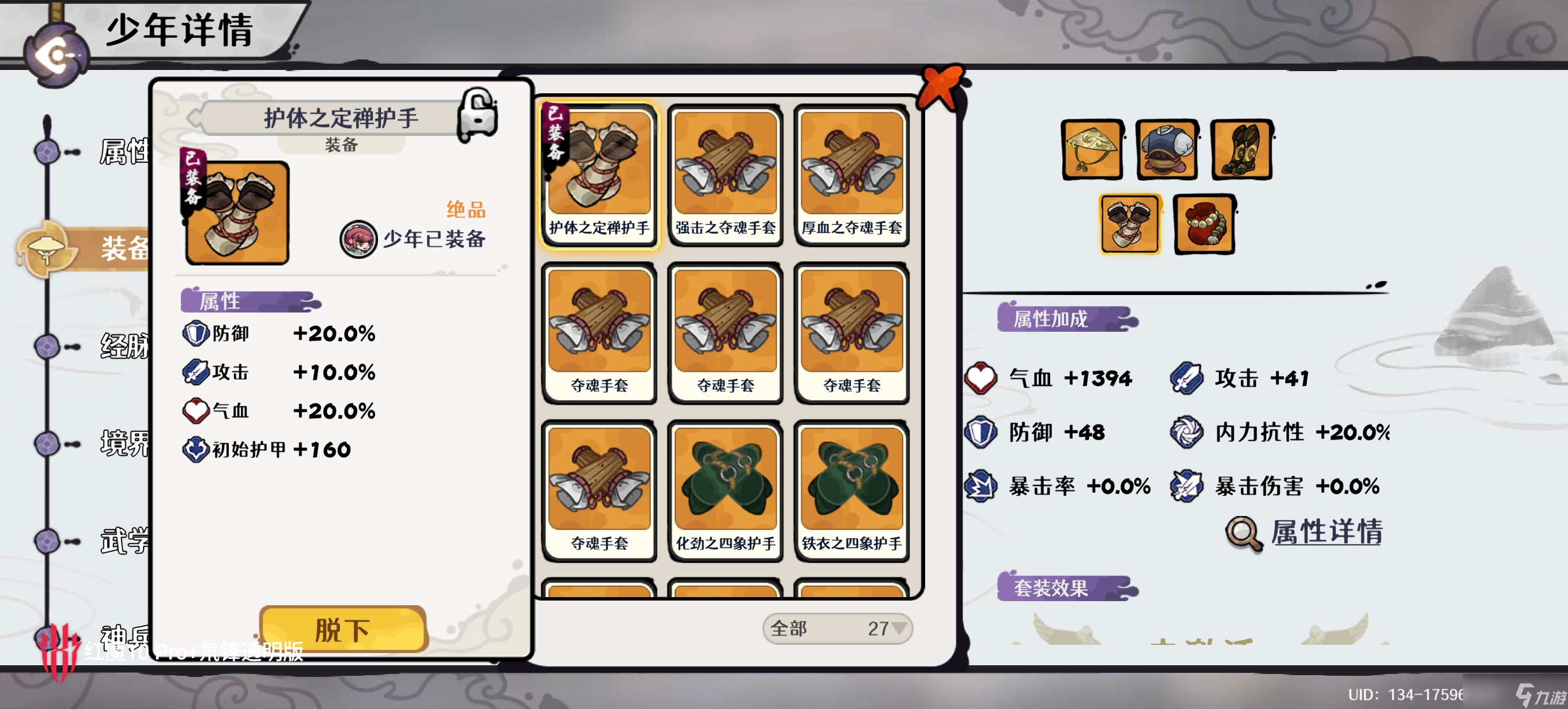Image resolution: width=1568 pixels, height=709 pixels.
Task: Select the 铁衣之四象护手 green gauntlets
Action: 851,490
